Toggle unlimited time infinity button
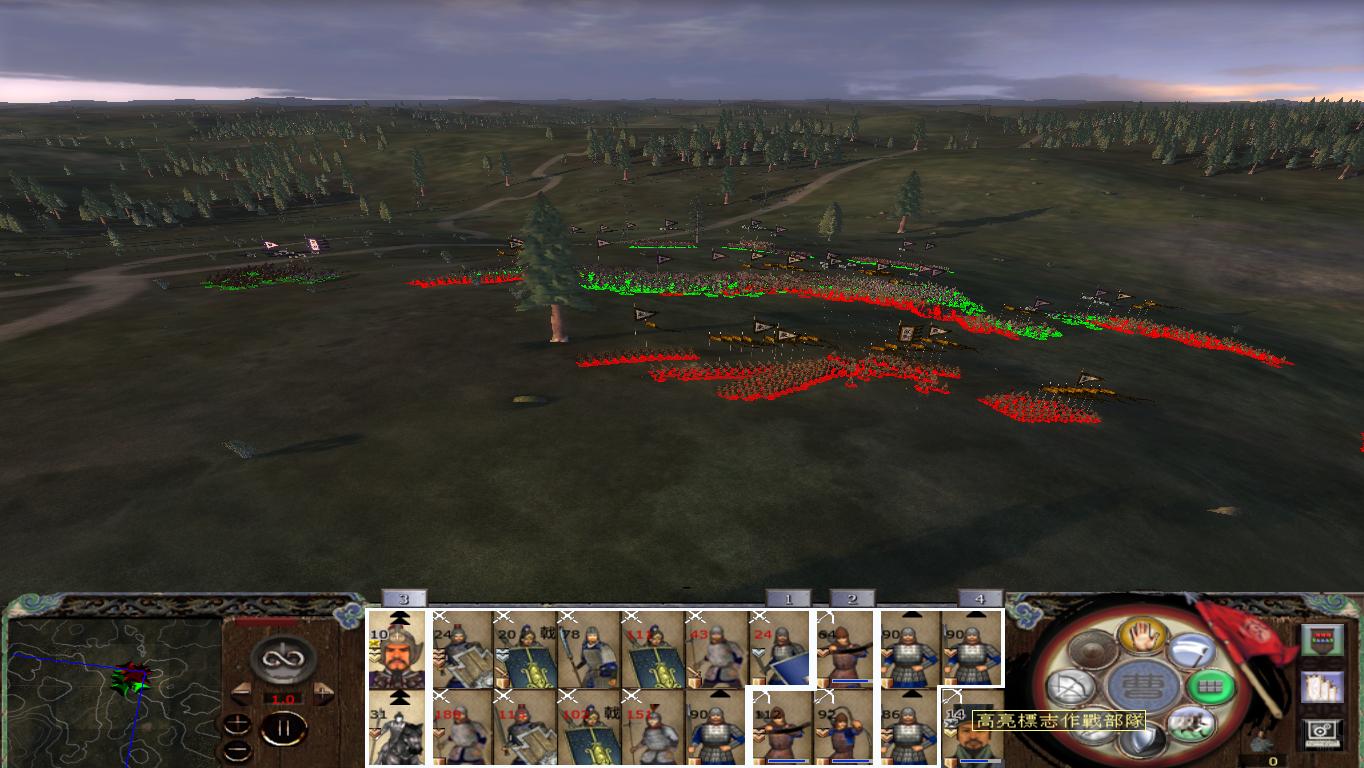The width and height of the screenshot is (1364, 768). pyautogui.click(x=283, y=657)
